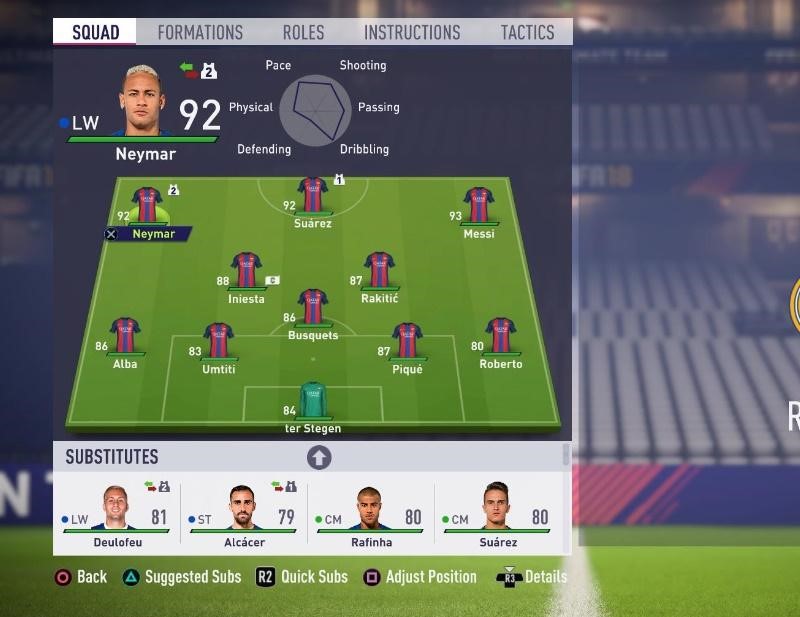Image resolution: width=800 pixels, height=617 pixels.
Task: Pick substitute Rafinha
Action: click(x=371, y=512)
